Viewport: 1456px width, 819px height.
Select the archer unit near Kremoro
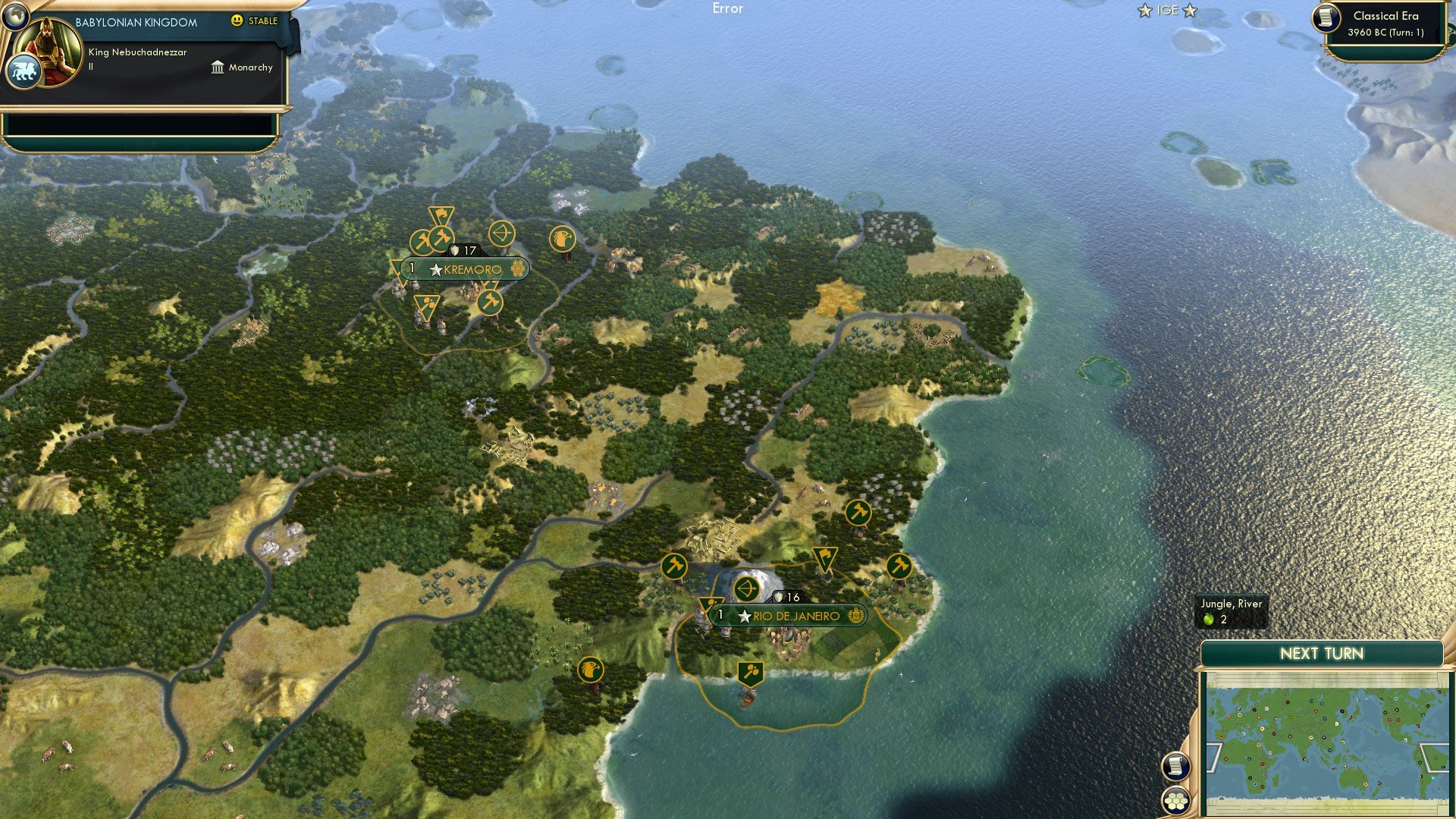503,234
